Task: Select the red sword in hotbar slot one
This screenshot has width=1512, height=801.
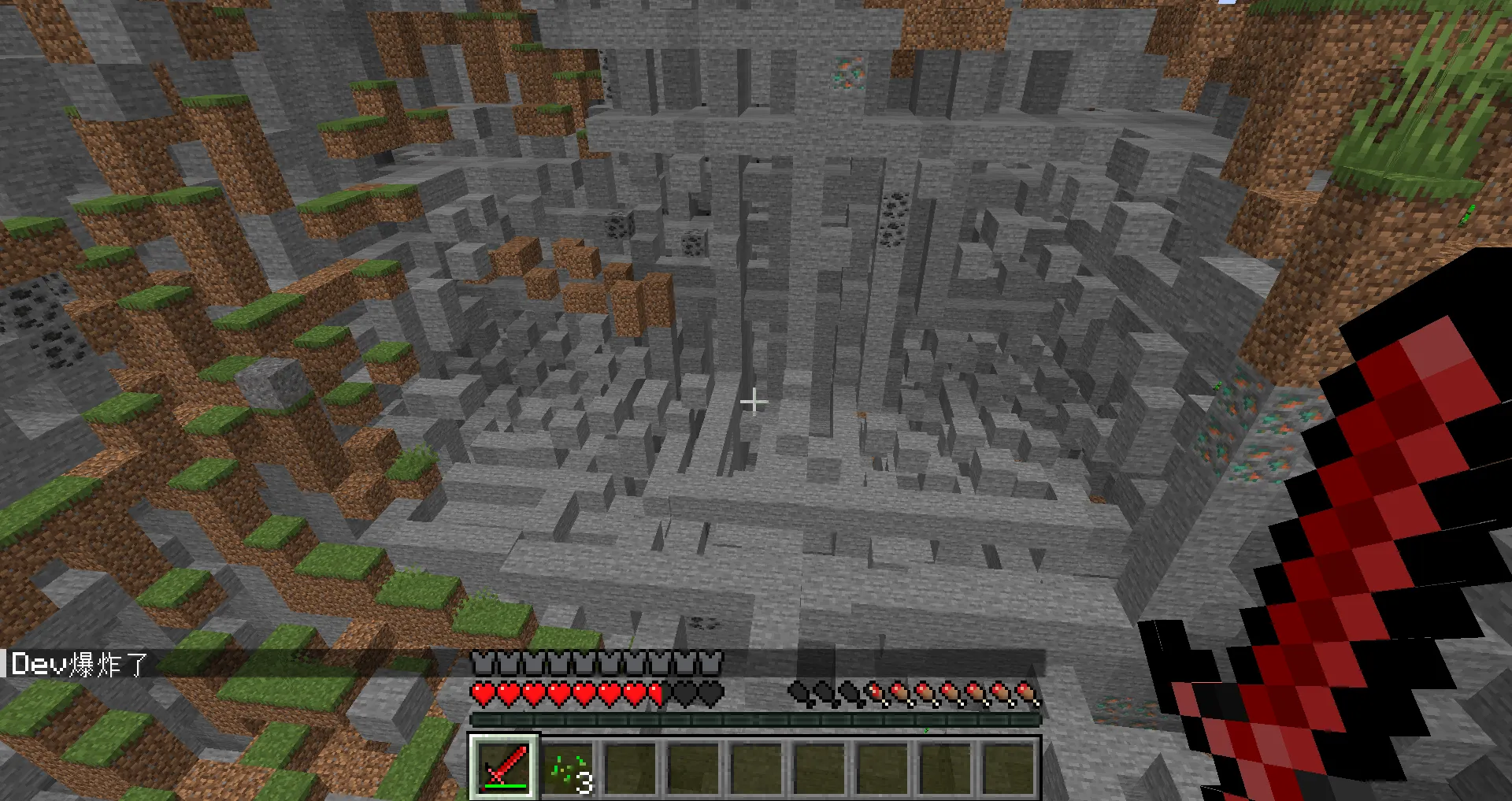Action: pos(504,768)
